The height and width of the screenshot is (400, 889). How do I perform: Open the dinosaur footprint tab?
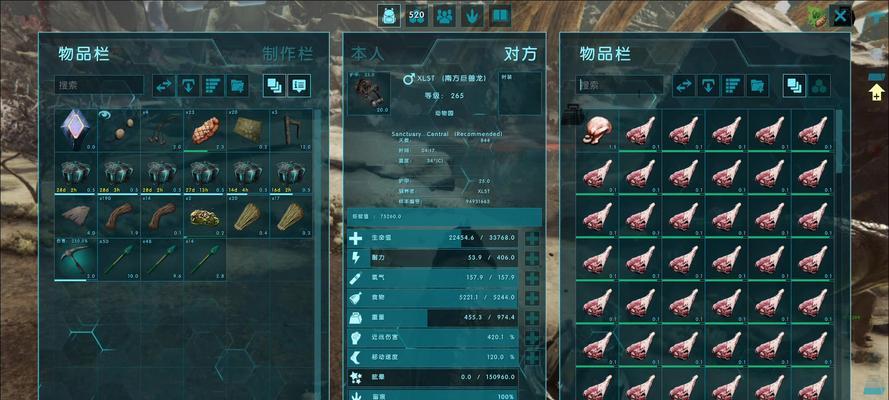[x=472, y=16]
